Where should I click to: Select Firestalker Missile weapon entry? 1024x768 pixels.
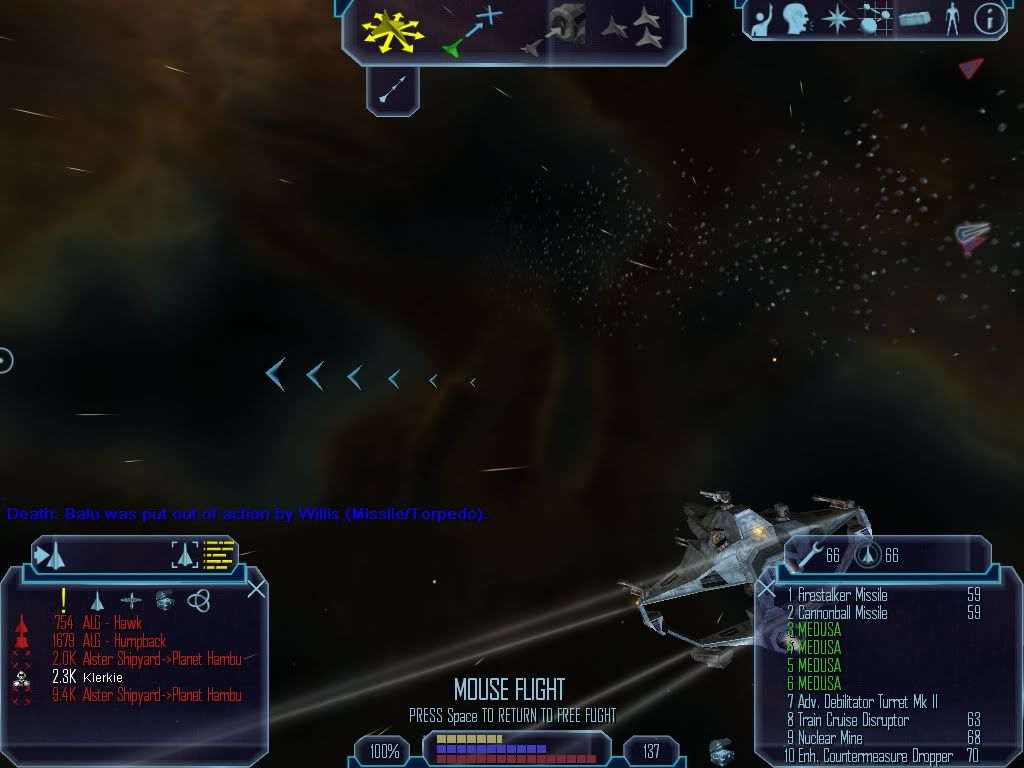click(x=842, y=595)
